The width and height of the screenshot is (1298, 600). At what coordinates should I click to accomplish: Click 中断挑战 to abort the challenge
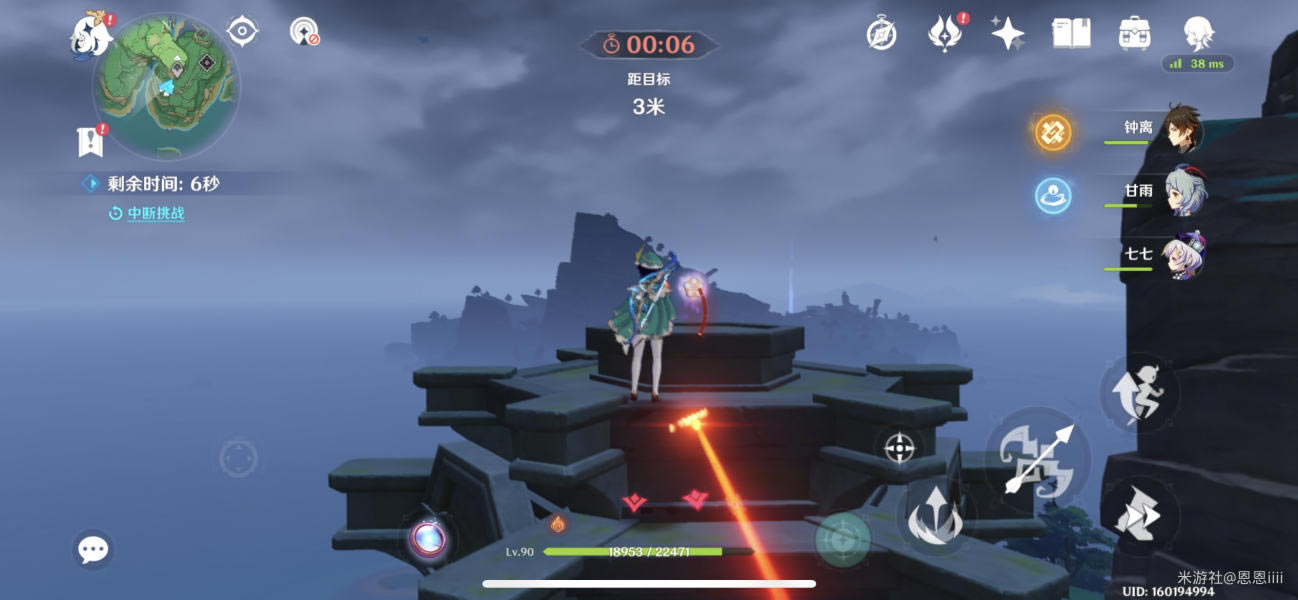pyautogui.click(x=155, y=213)
